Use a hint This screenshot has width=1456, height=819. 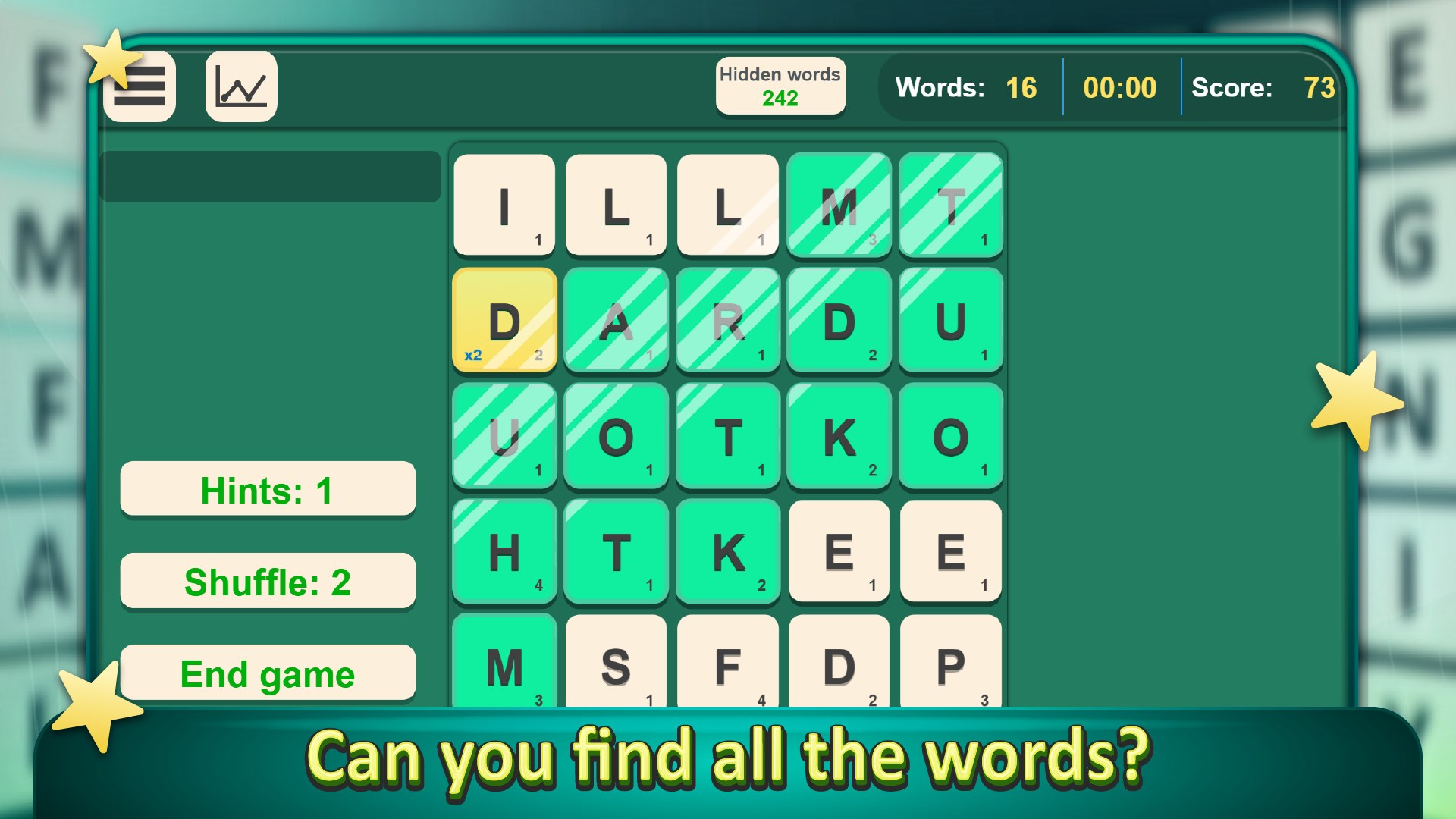[267, 488]
